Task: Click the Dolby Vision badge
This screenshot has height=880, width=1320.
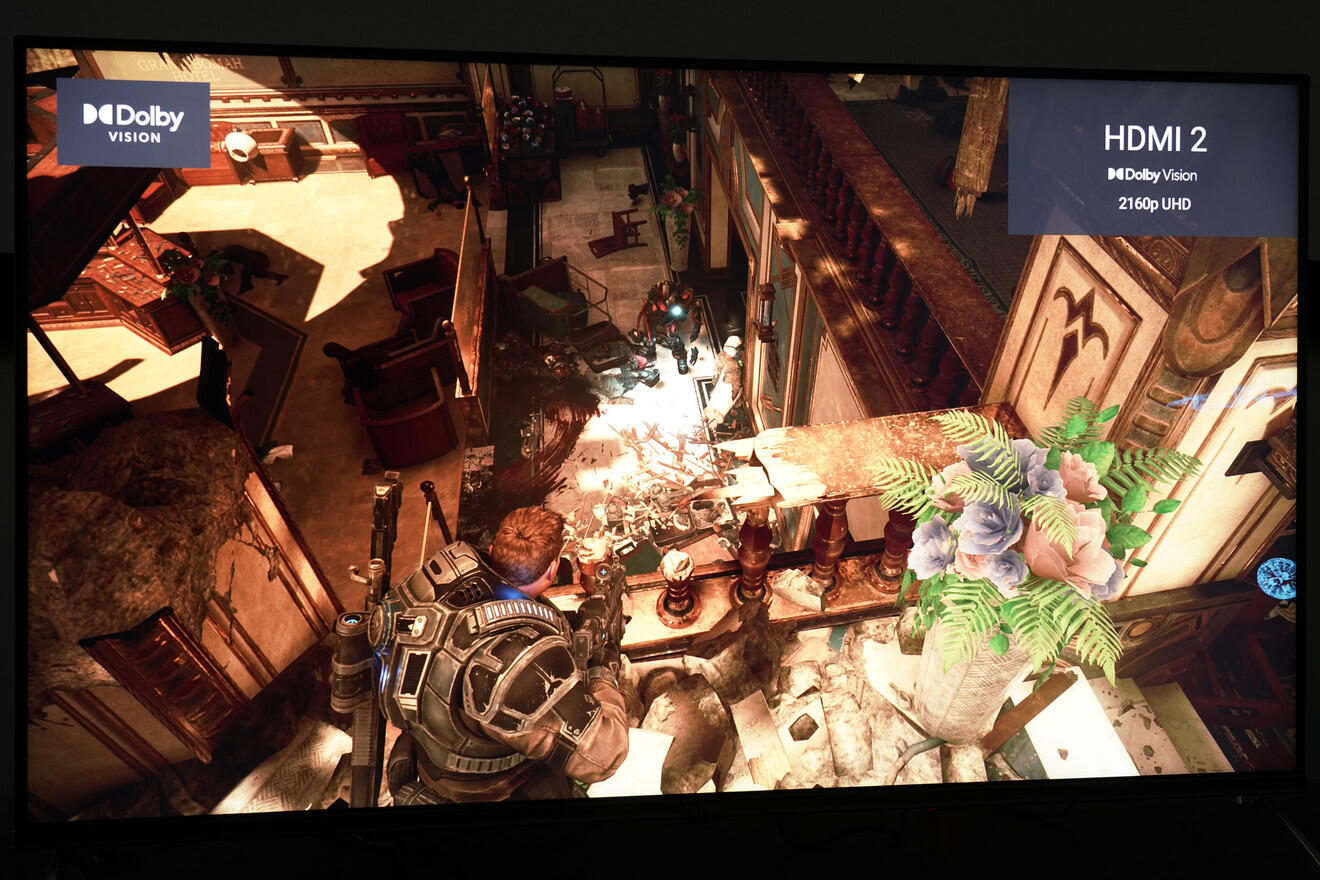Action: 133,123
